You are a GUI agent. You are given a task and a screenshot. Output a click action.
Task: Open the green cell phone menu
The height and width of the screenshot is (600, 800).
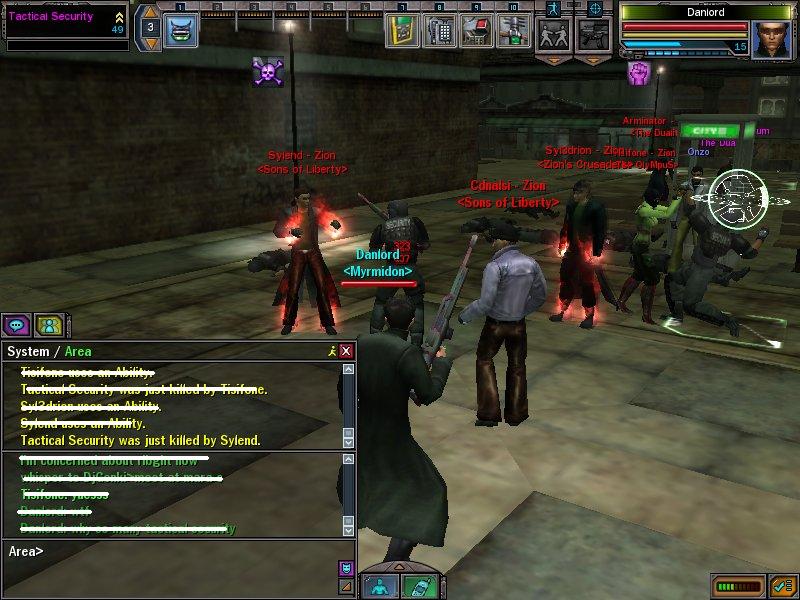pyautogui.click(x=420, y=586)
